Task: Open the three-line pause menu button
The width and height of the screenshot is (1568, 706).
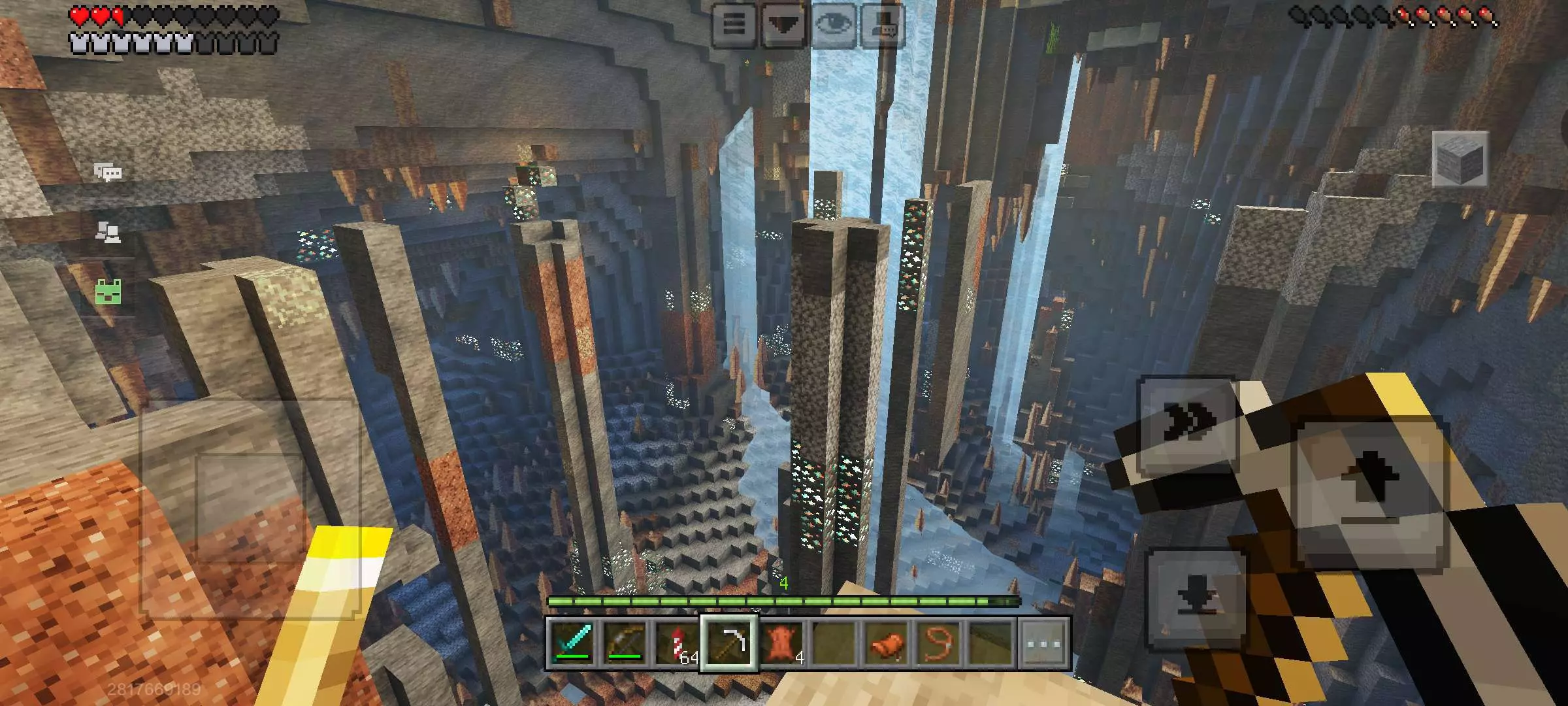Action: coord(734,25)
